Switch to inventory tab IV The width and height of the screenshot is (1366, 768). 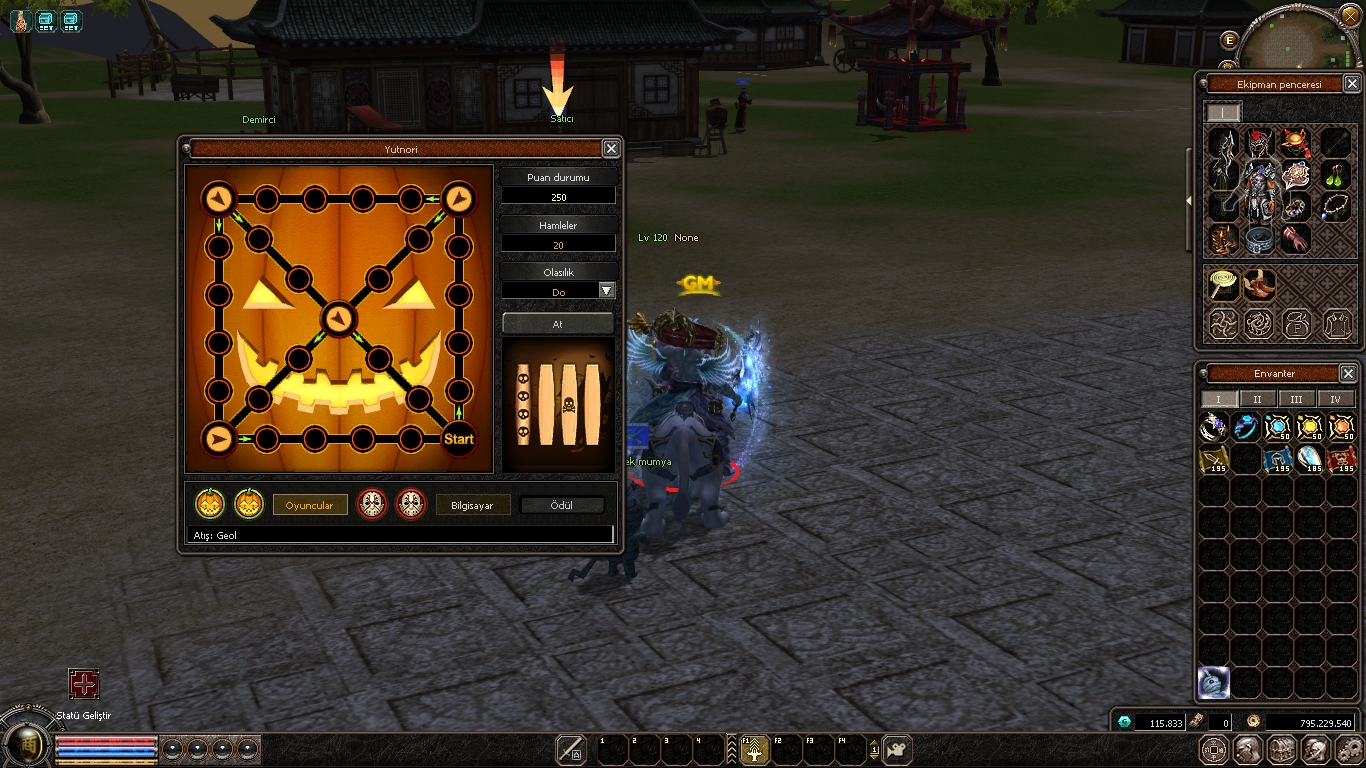(1335, 399)
